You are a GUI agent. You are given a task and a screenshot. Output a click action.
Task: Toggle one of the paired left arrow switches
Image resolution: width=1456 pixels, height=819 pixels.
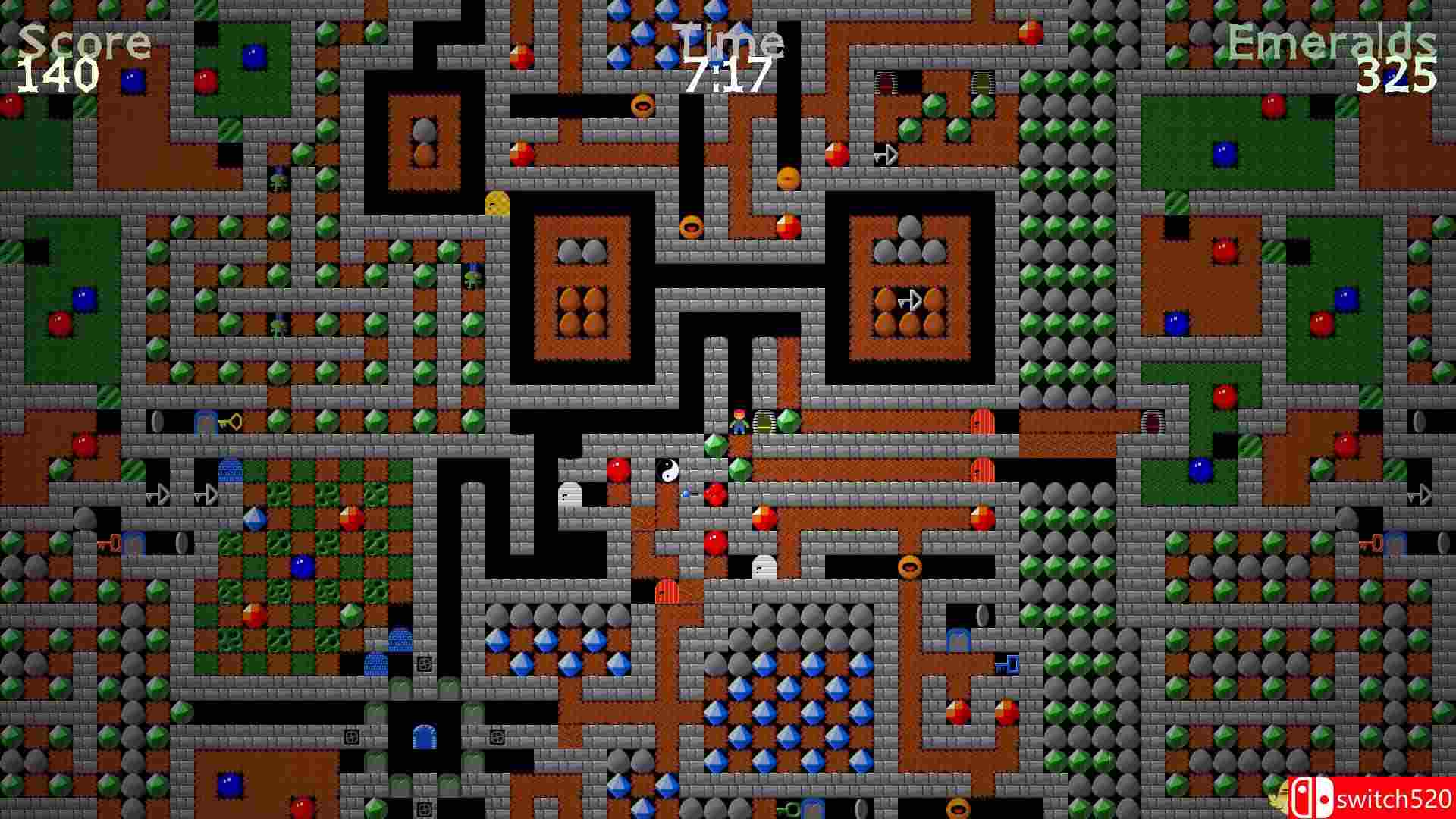[158, 493]
